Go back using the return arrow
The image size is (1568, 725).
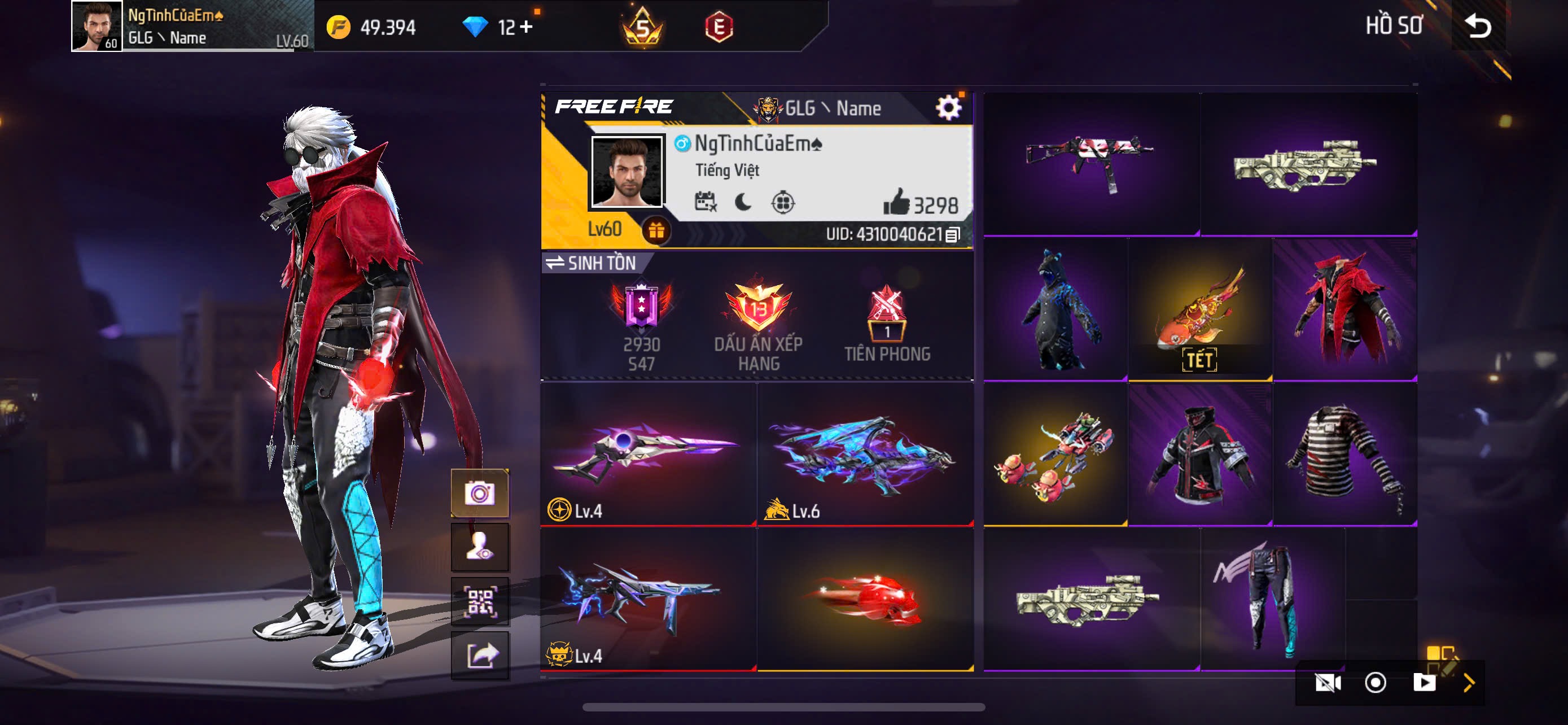pyautogui.click(x=1478, y=26)
